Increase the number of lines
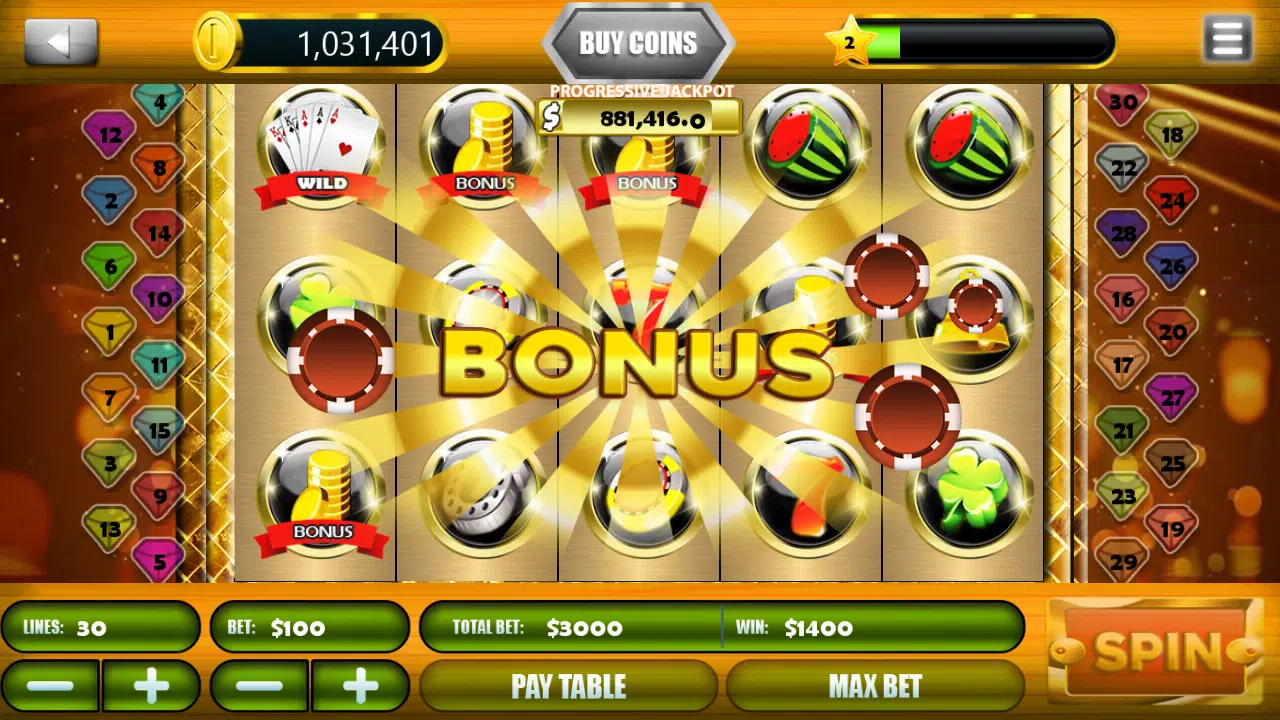This screenshot has width=1280, height=720. (151, 686)
